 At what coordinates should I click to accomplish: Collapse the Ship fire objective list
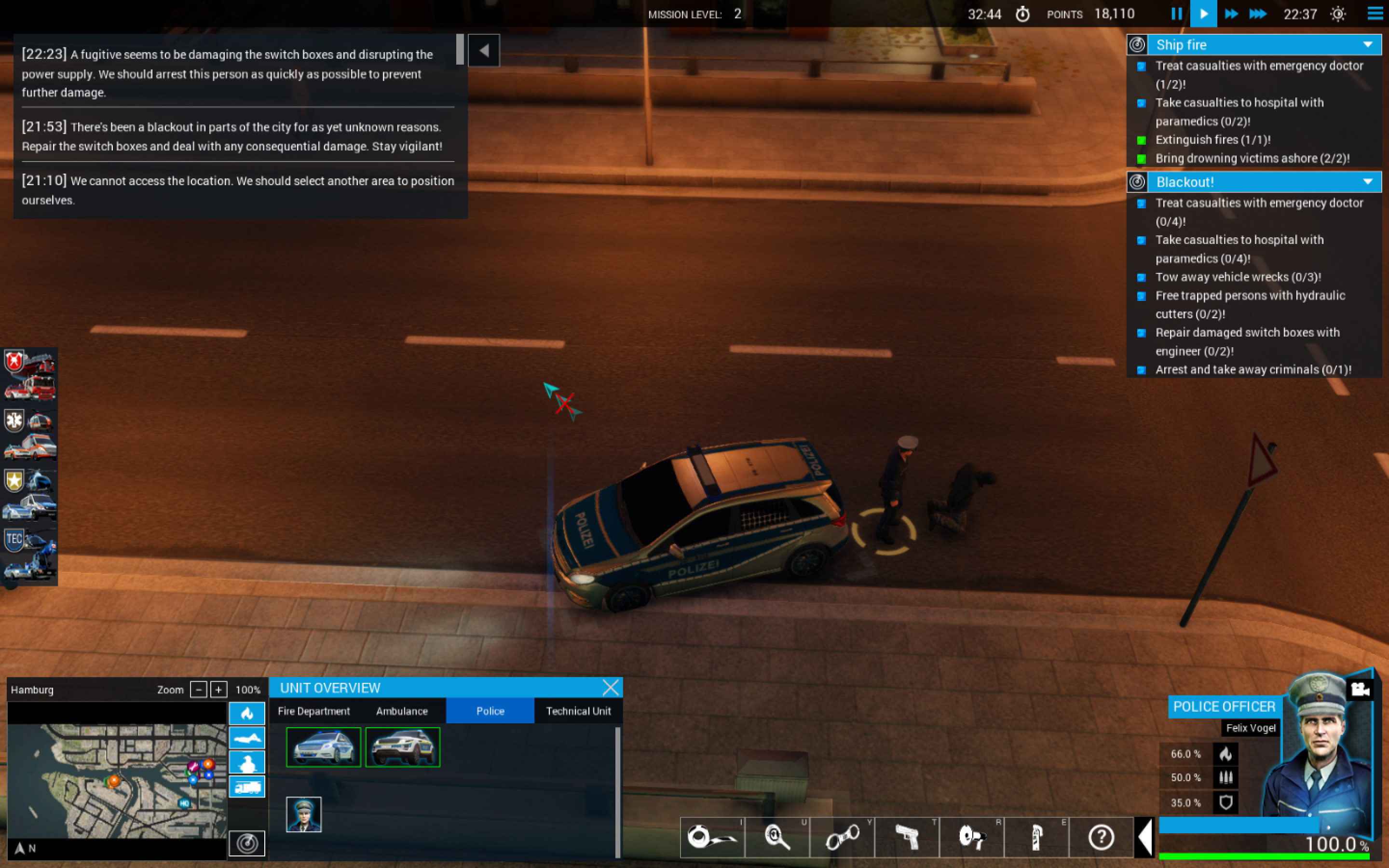point(1368,45)
